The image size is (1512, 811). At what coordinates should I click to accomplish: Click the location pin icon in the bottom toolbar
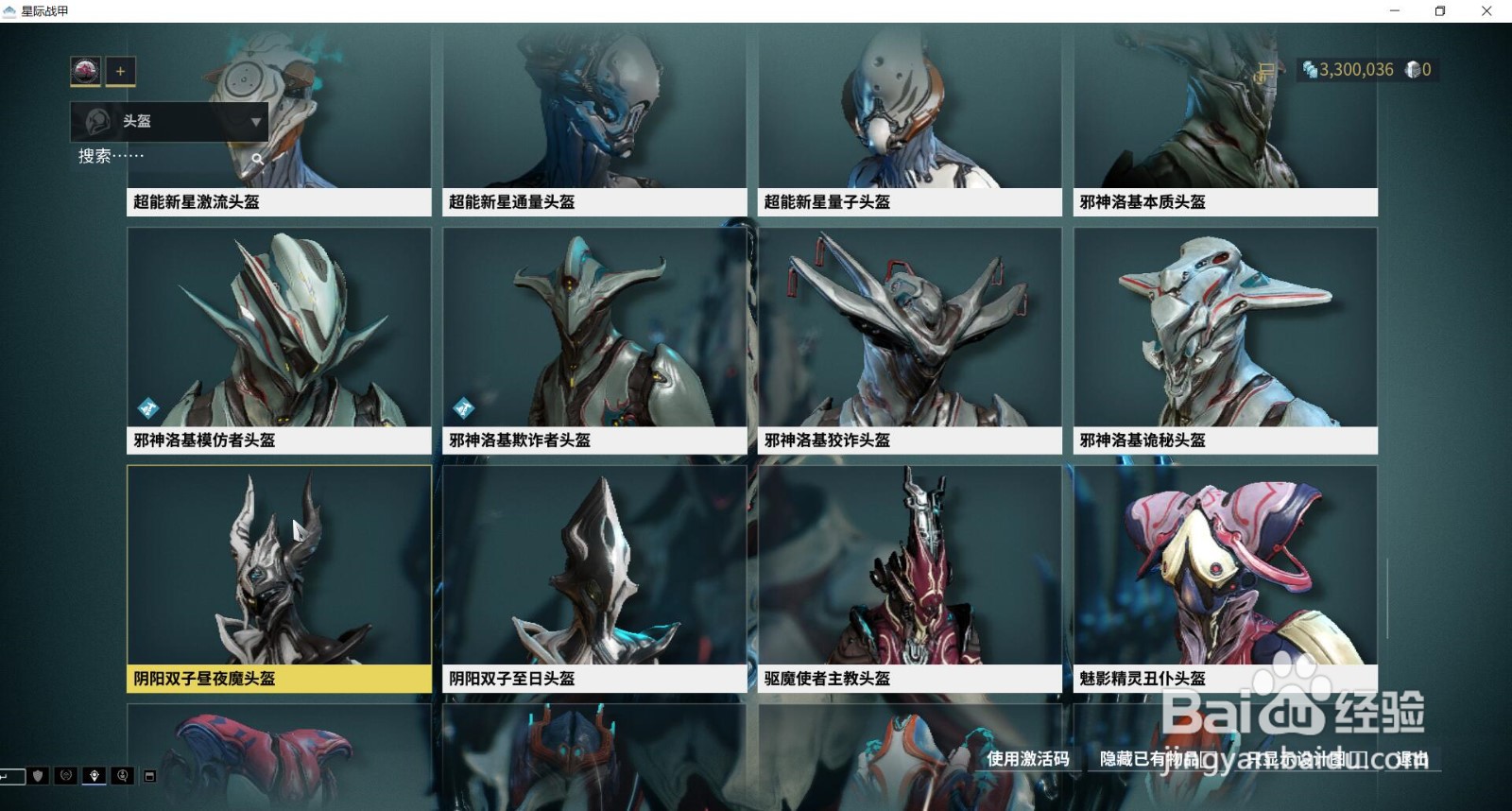click(94, 776)
